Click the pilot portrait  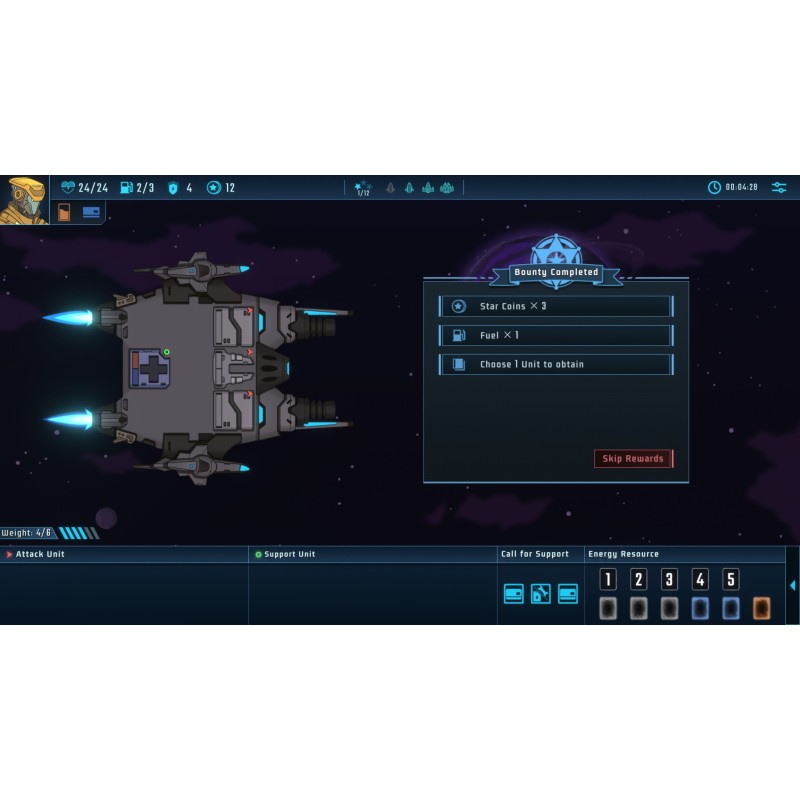(23, 200)
